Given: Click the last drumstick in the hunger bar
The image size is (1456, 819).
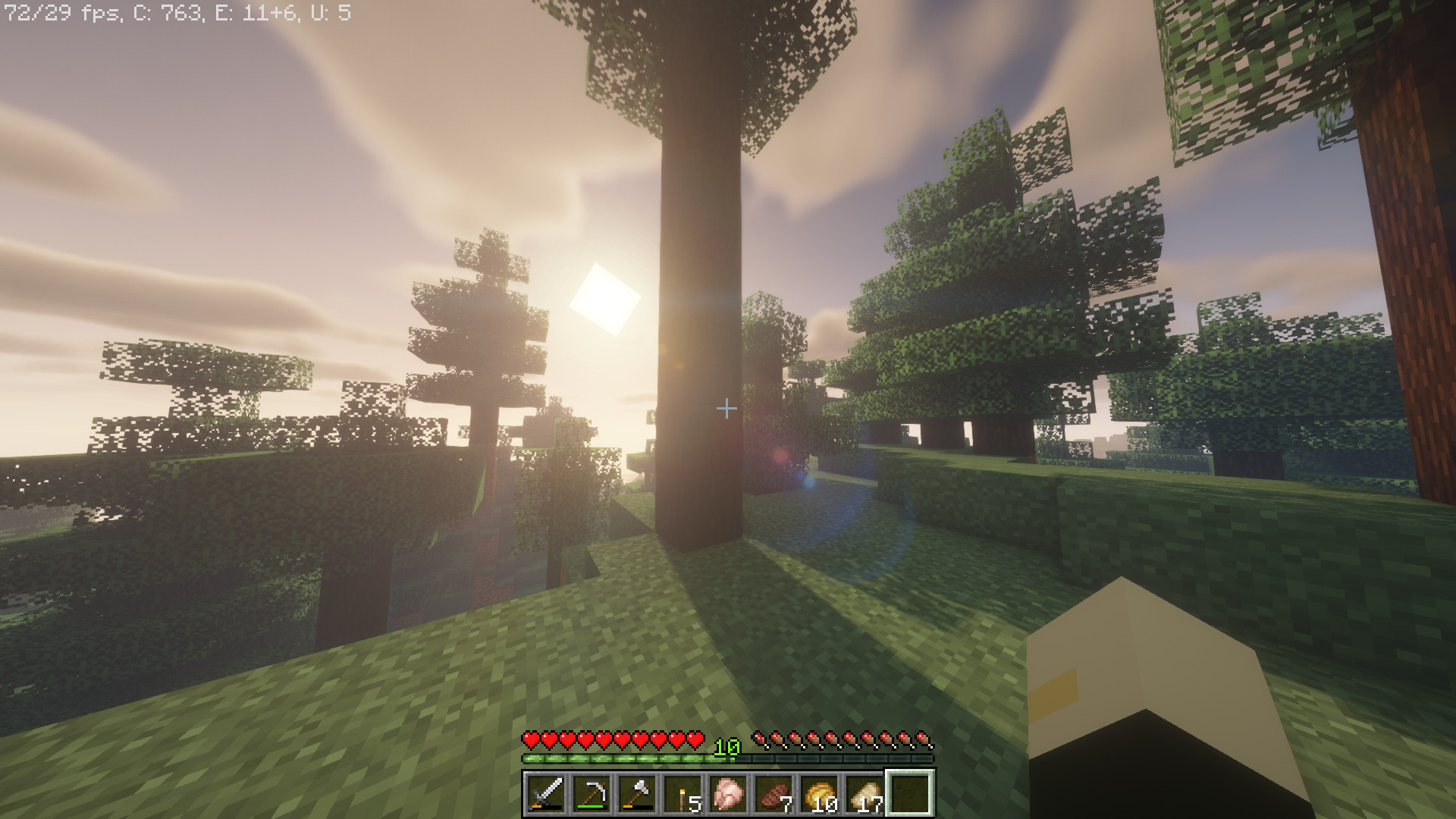Looking at the screenshot, I should pyautogui.click(x=924, y=741).
